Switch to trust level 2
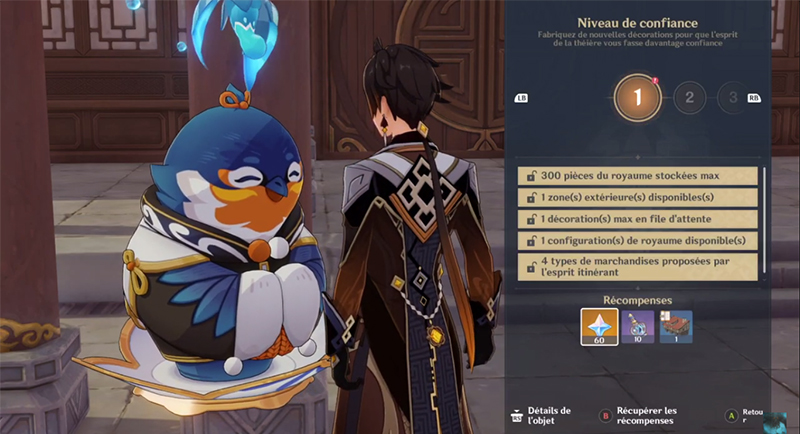800x434 pixels. 688,97
